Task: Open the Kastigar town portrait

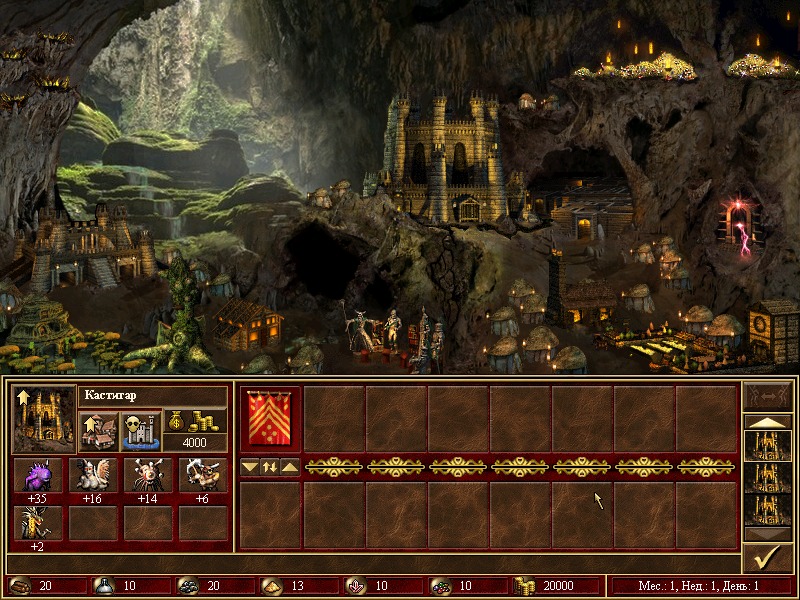Action: click(44, 418)
